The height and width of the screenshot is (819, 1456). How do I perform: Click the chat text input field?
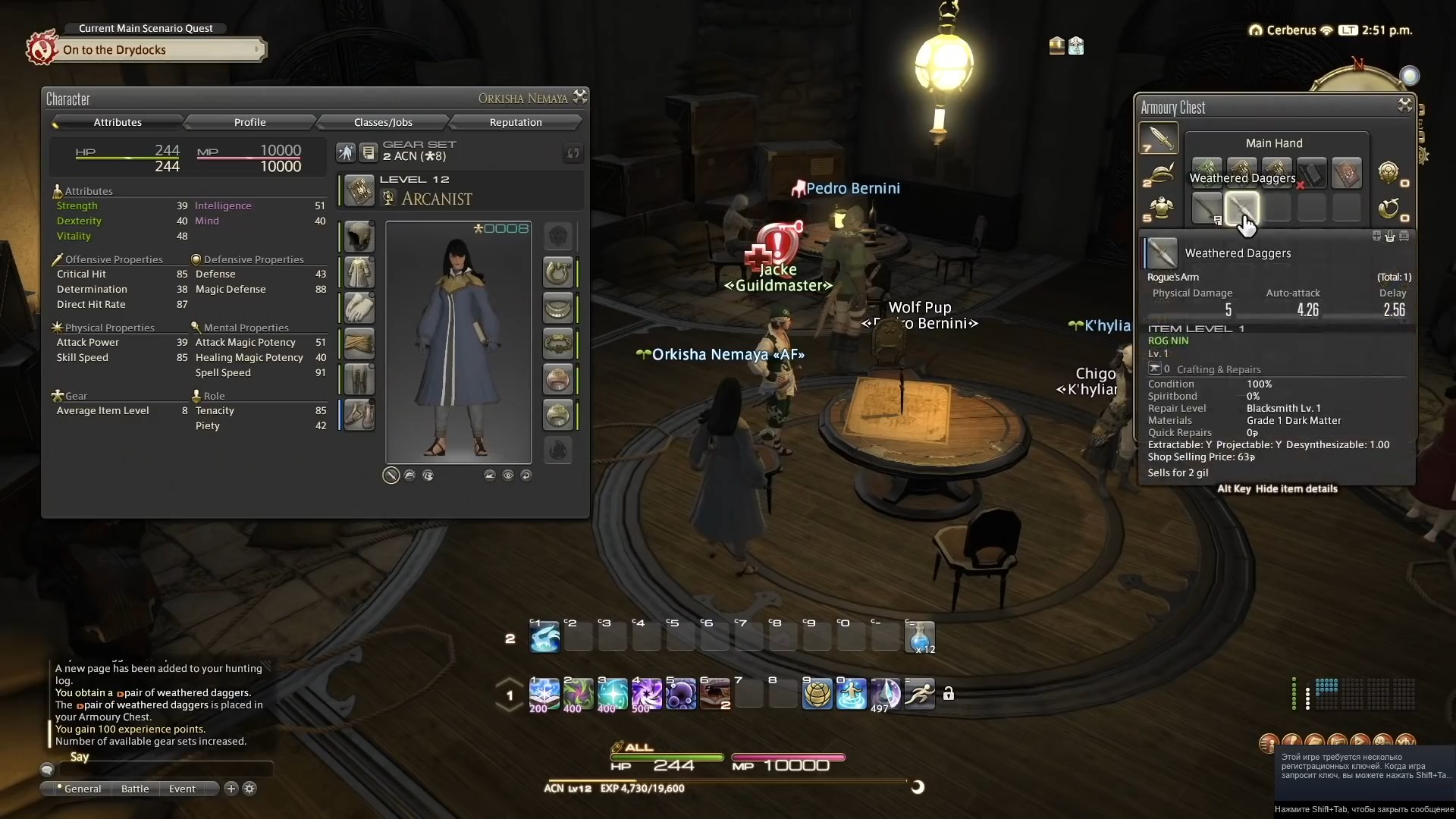pos(167,769)
